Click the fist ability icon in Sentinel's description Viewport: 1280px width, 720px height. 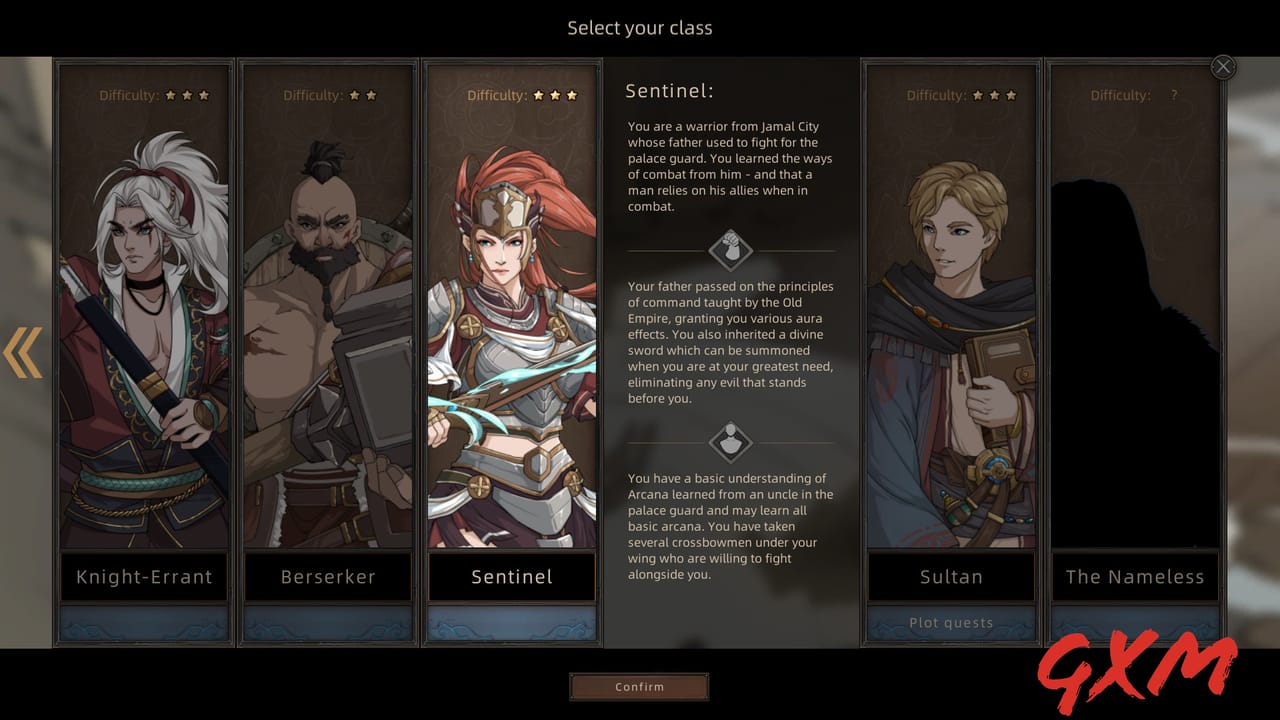(729, 249)
